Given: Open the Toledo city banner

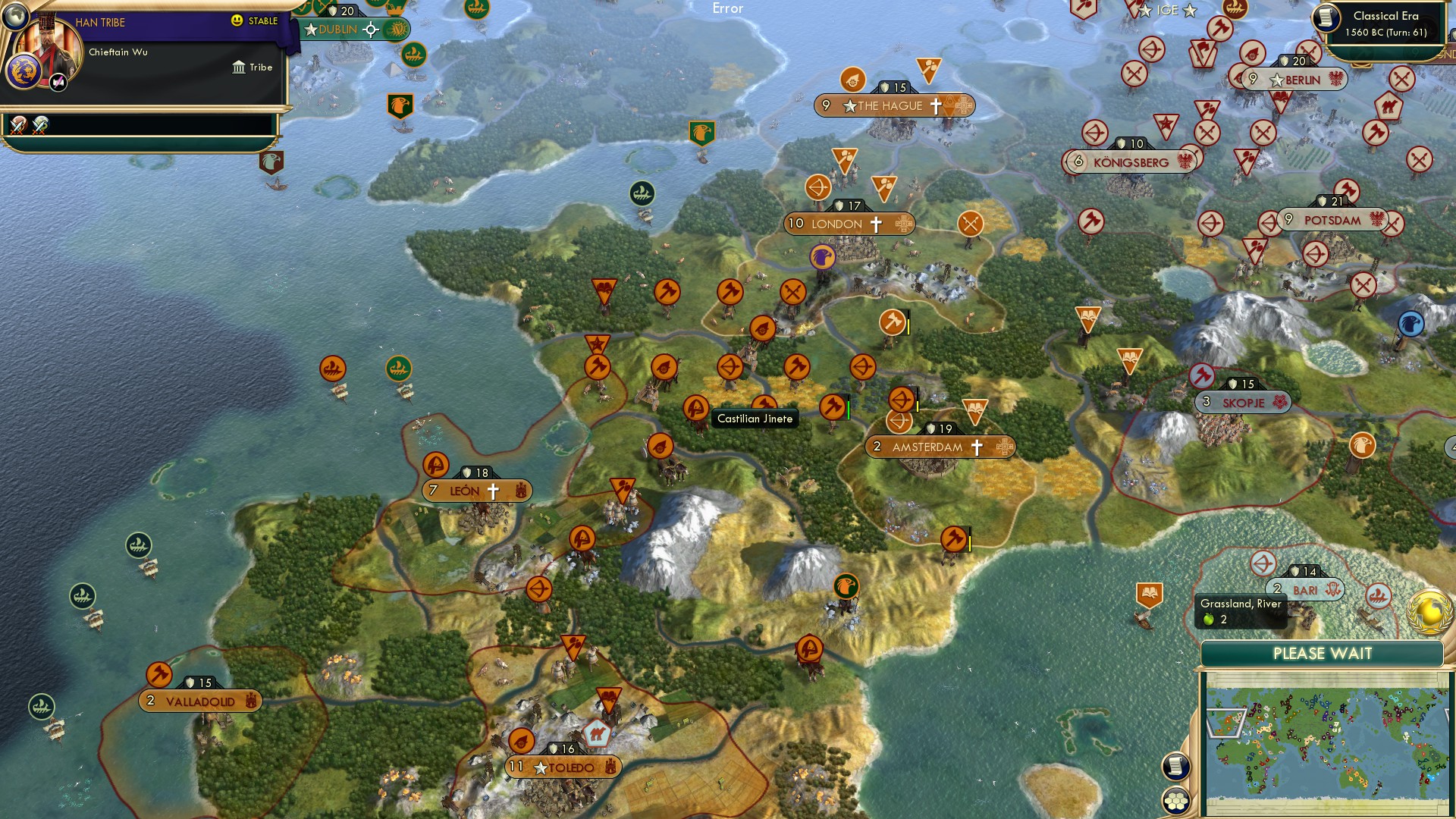Looking at the screenshot, I should 563,767.
